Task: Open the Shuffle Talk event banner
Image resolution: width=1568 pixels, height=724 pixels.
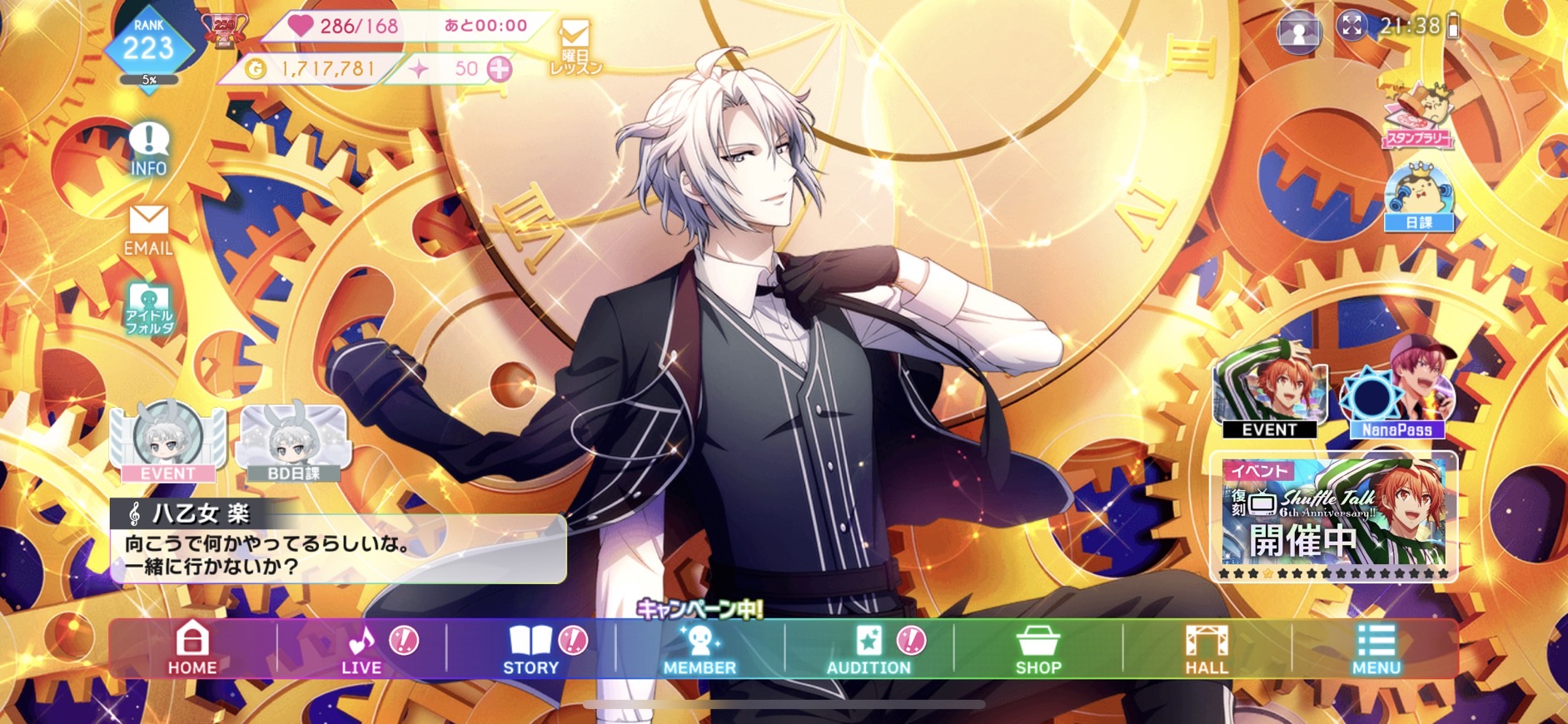Action: tap(1333, 516)
